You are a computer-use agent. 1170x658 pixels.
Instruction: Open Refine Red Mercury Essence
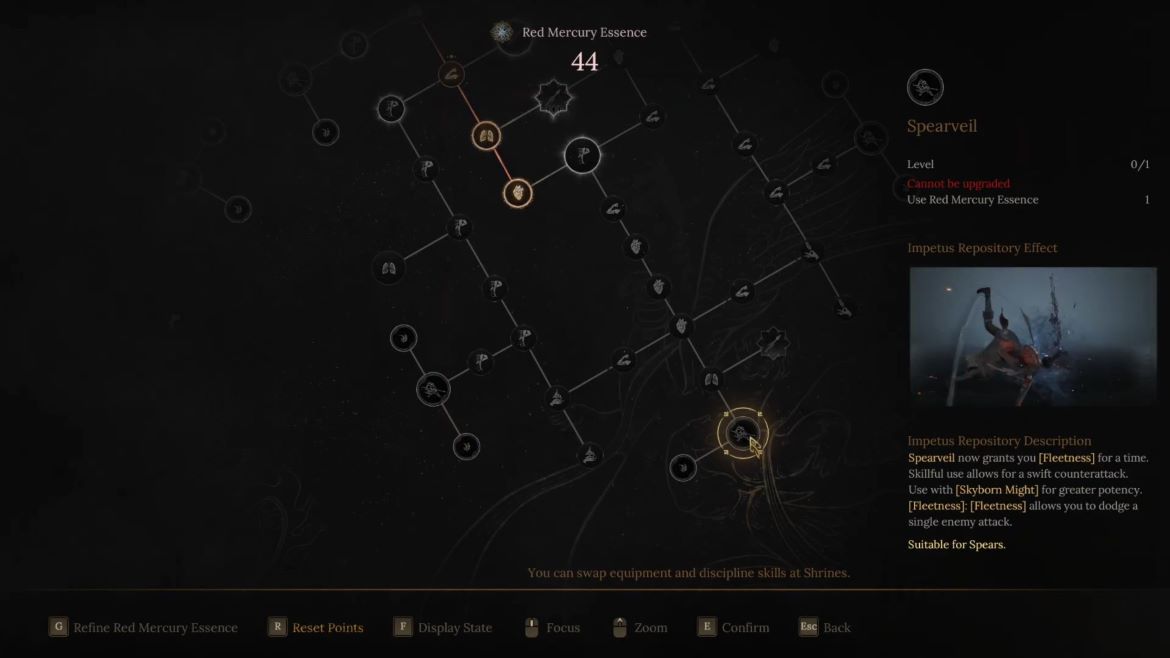coord(144,628)
